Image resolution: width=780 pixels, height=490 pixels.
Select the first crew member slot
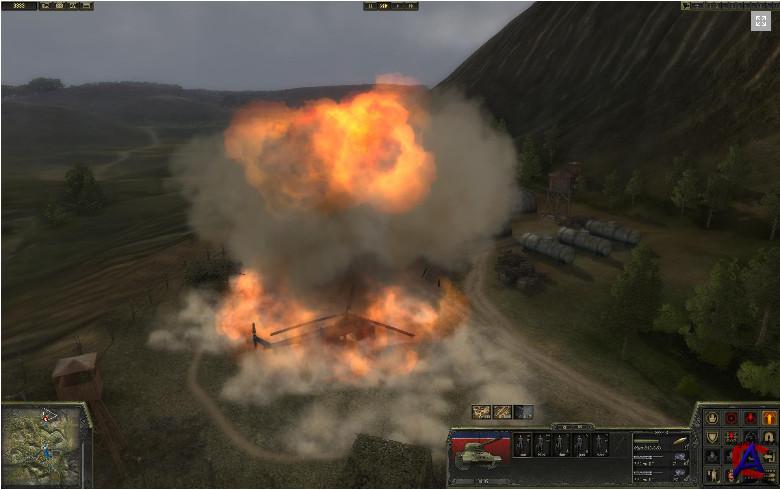coord(520,445)
